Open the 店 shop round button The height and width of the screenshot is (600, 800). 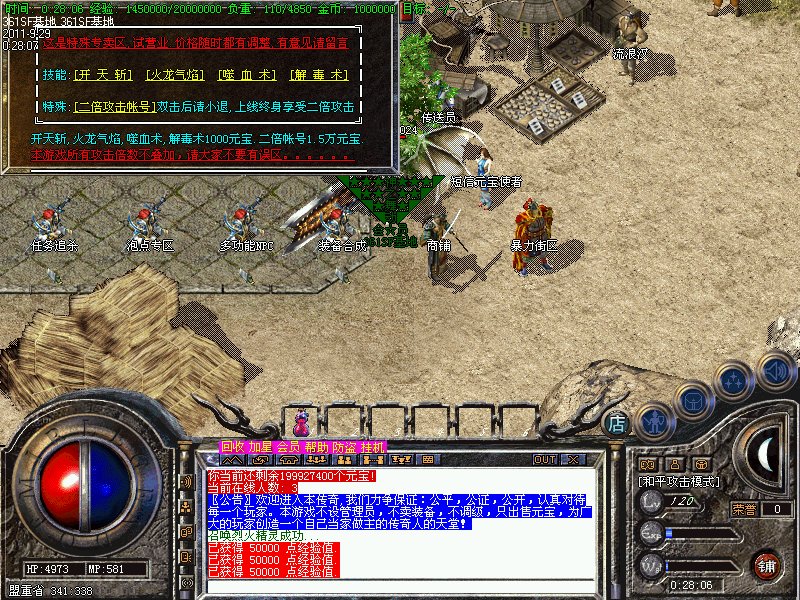click(x=618, y=423)
